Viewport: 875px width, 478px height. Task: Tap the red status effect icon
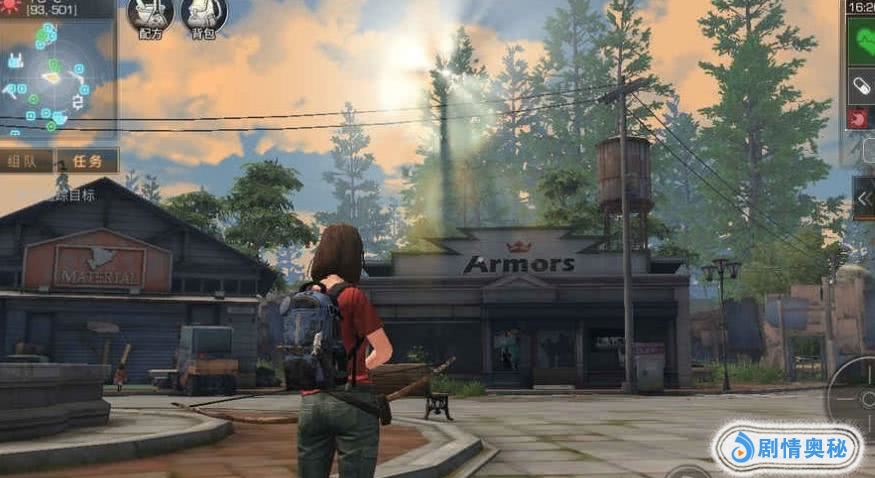point(860,119)
